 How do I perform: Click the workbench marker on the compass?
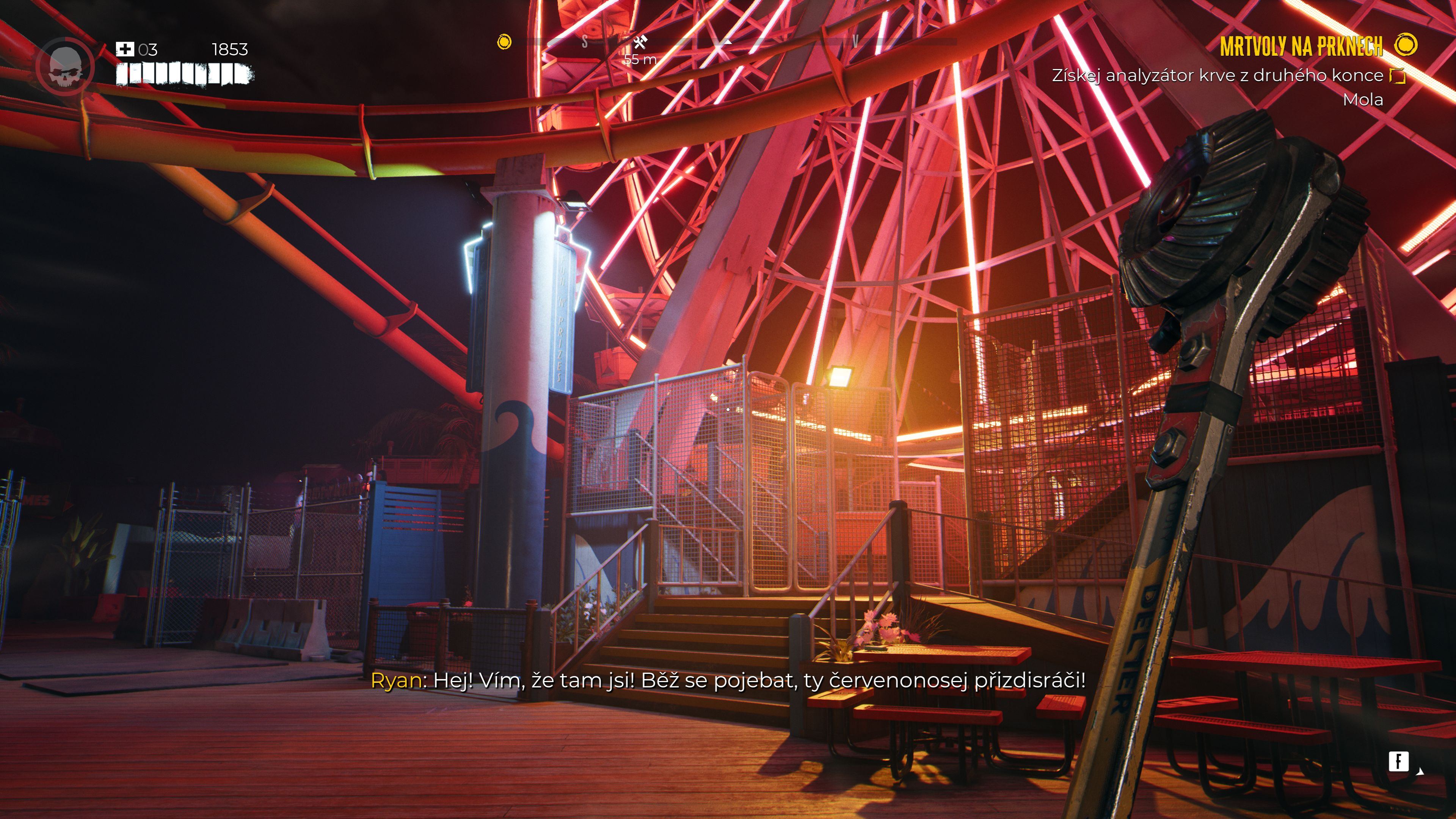click(640, 42)
